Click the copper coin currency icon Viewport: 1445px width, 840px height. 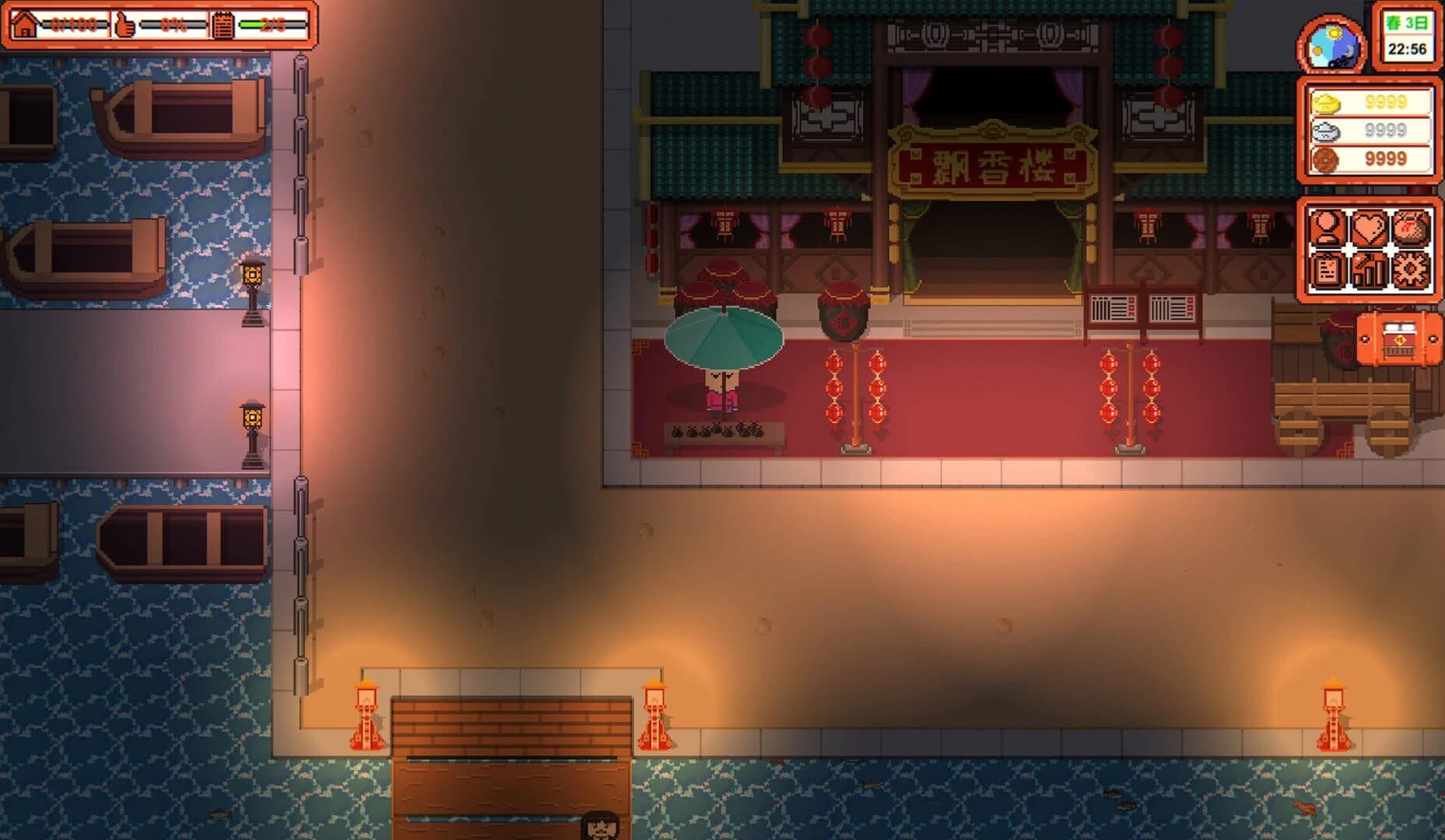(1325, 162)
